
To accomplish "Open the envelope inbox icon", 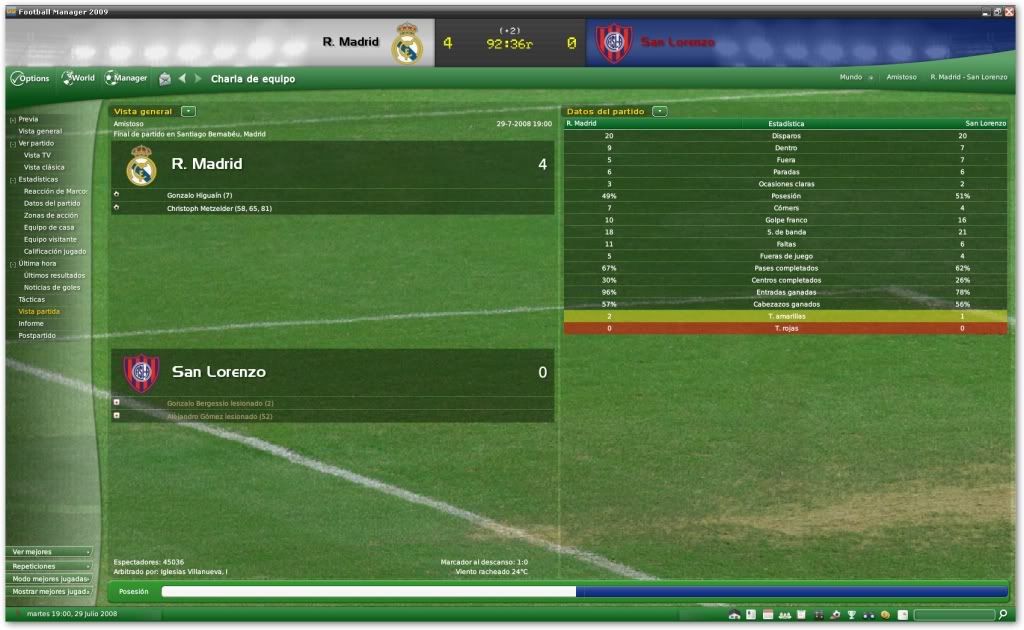I will click(165, 79).
